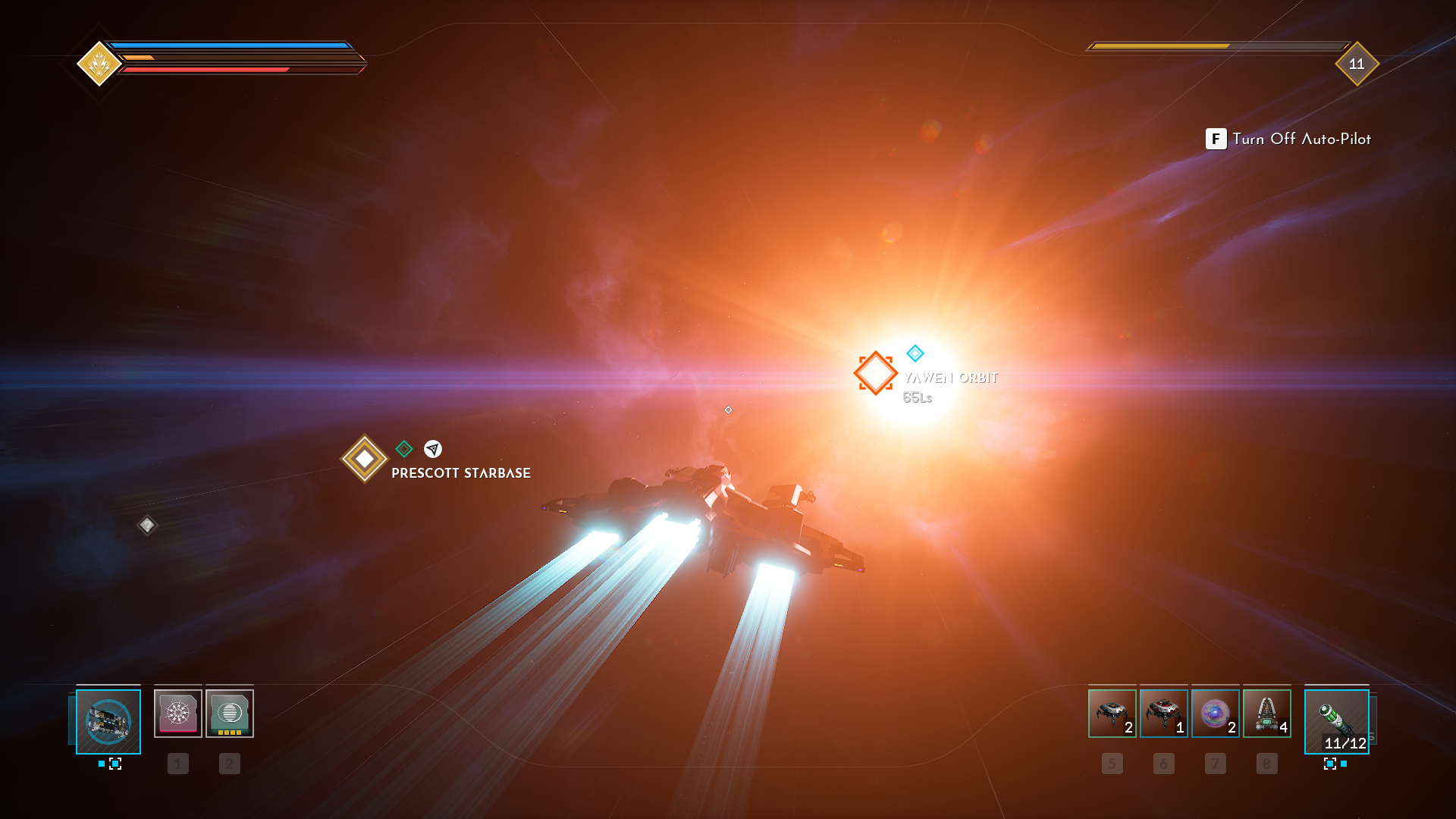
Task: Click the autopilot arrow icon near Prescott Starbase
Action: (x=432, y=450)
